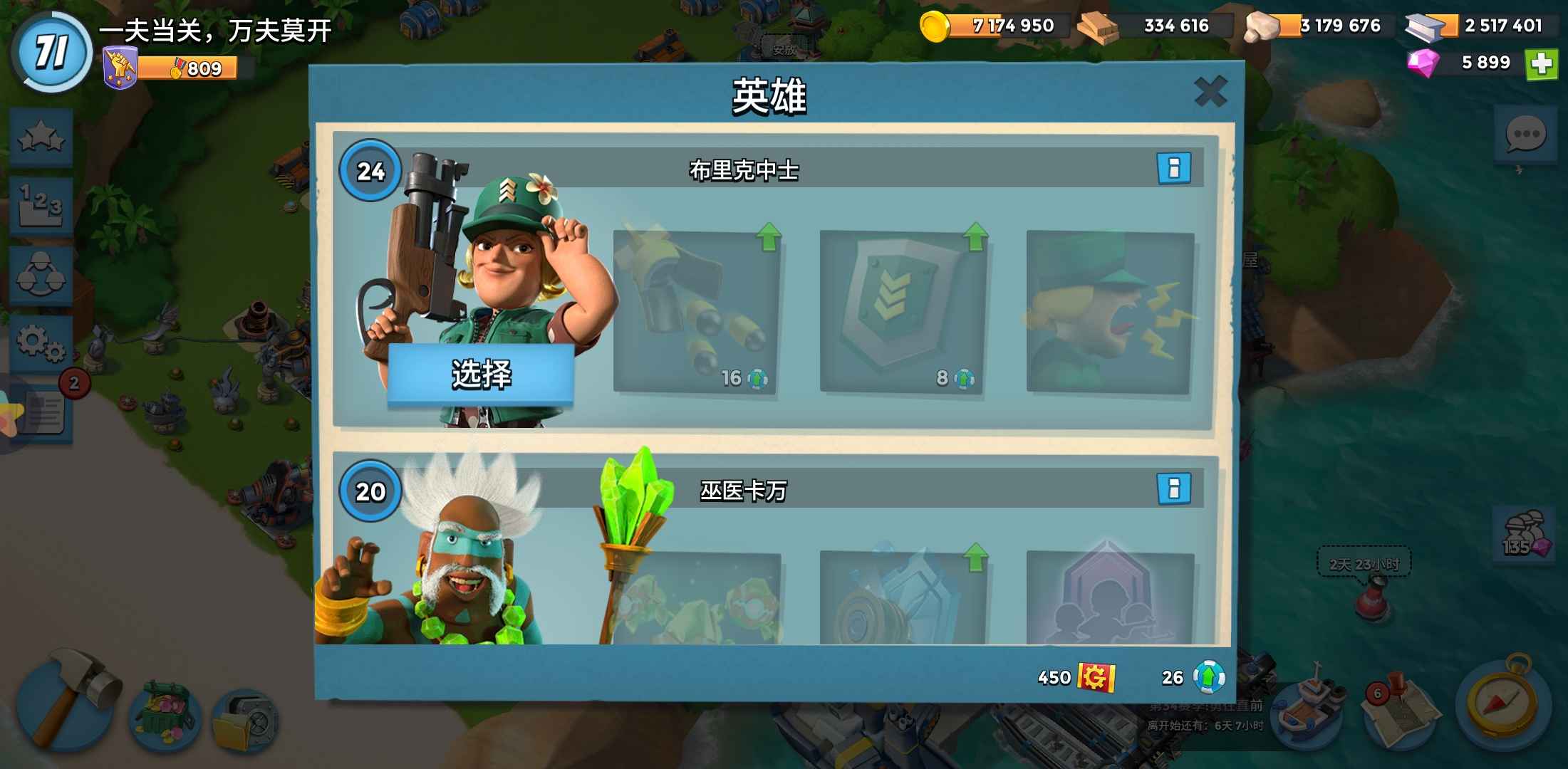Select the shouting battle cry ability
Image resolution: width=1568 pixels, height=769 pixels.
click(1108, 312)
